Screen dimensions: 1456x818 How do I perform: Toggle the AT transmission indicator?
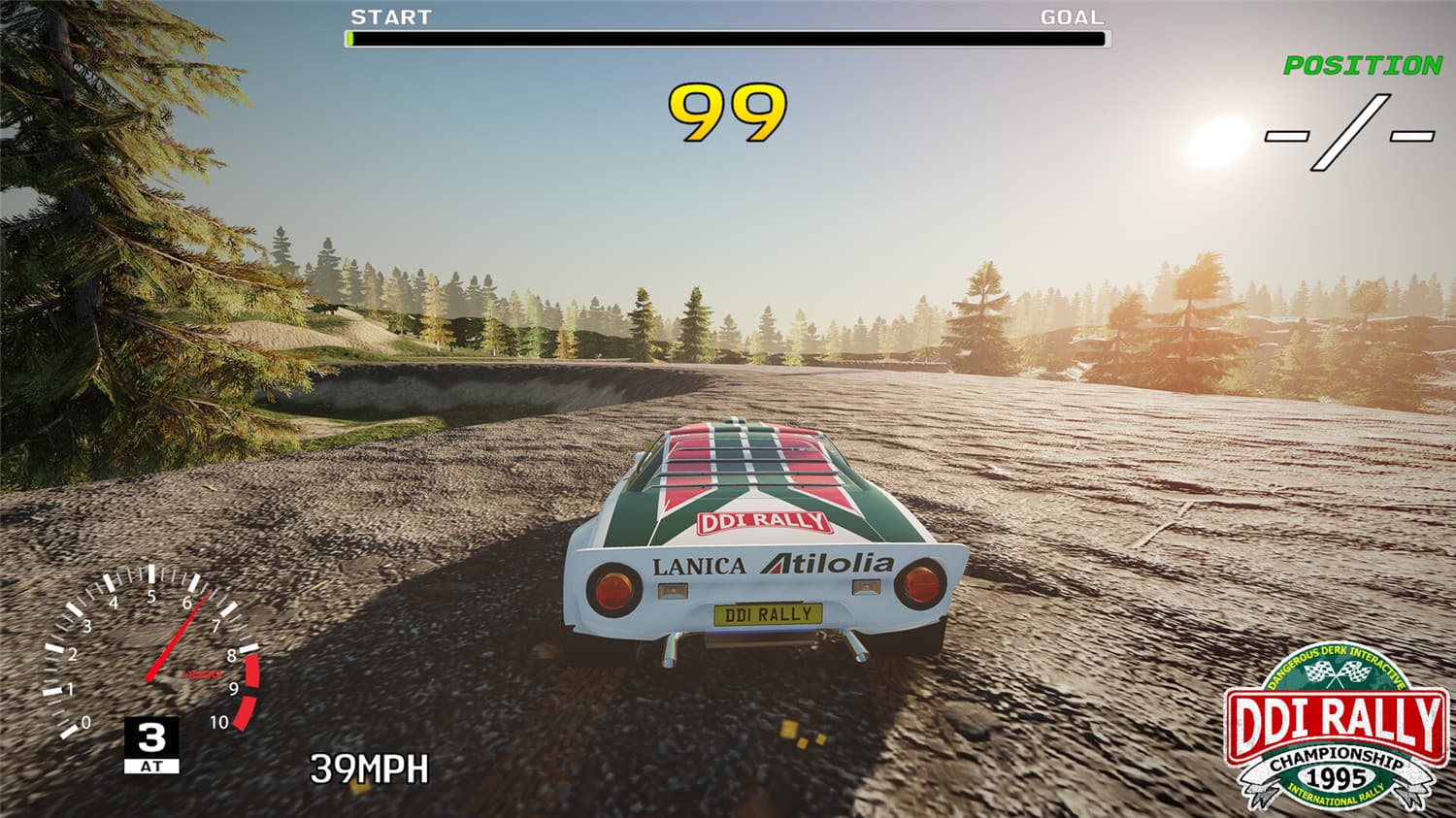153,764
